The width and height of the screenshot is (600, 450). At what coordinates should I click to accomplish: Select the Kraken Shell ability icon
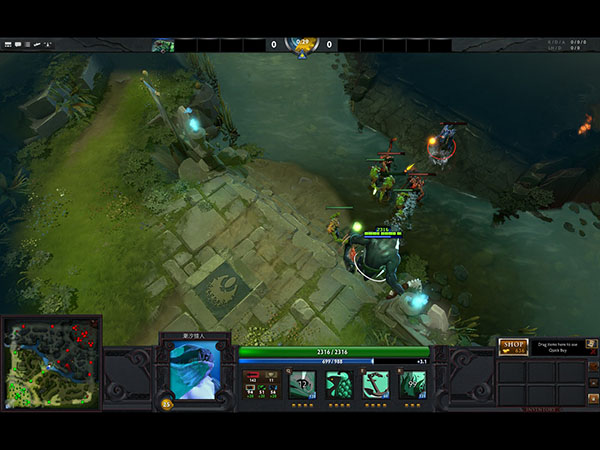pos(339,385)
